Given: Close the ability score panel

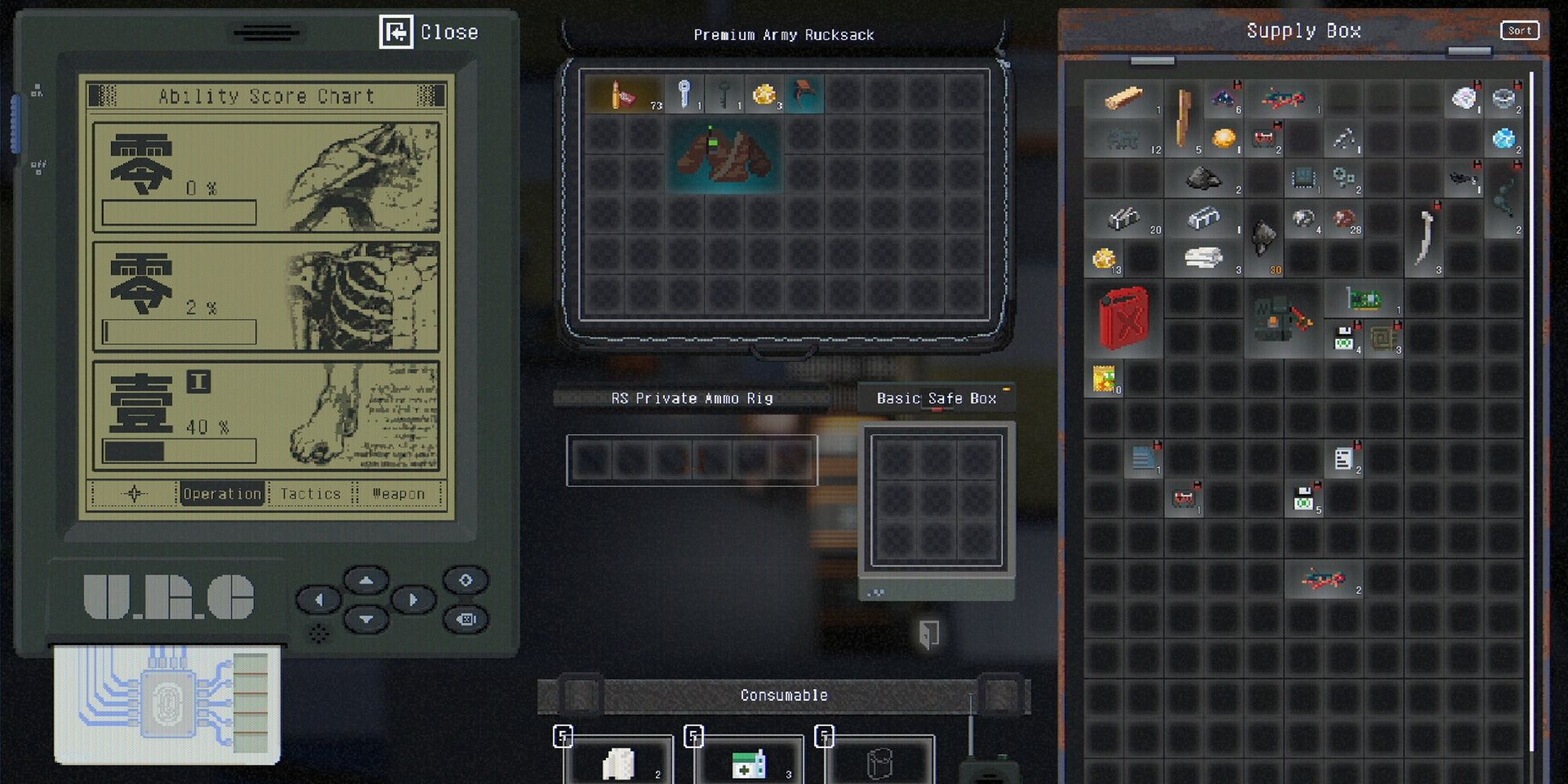Looking at the screenshot, I should (x=430, y=32).
